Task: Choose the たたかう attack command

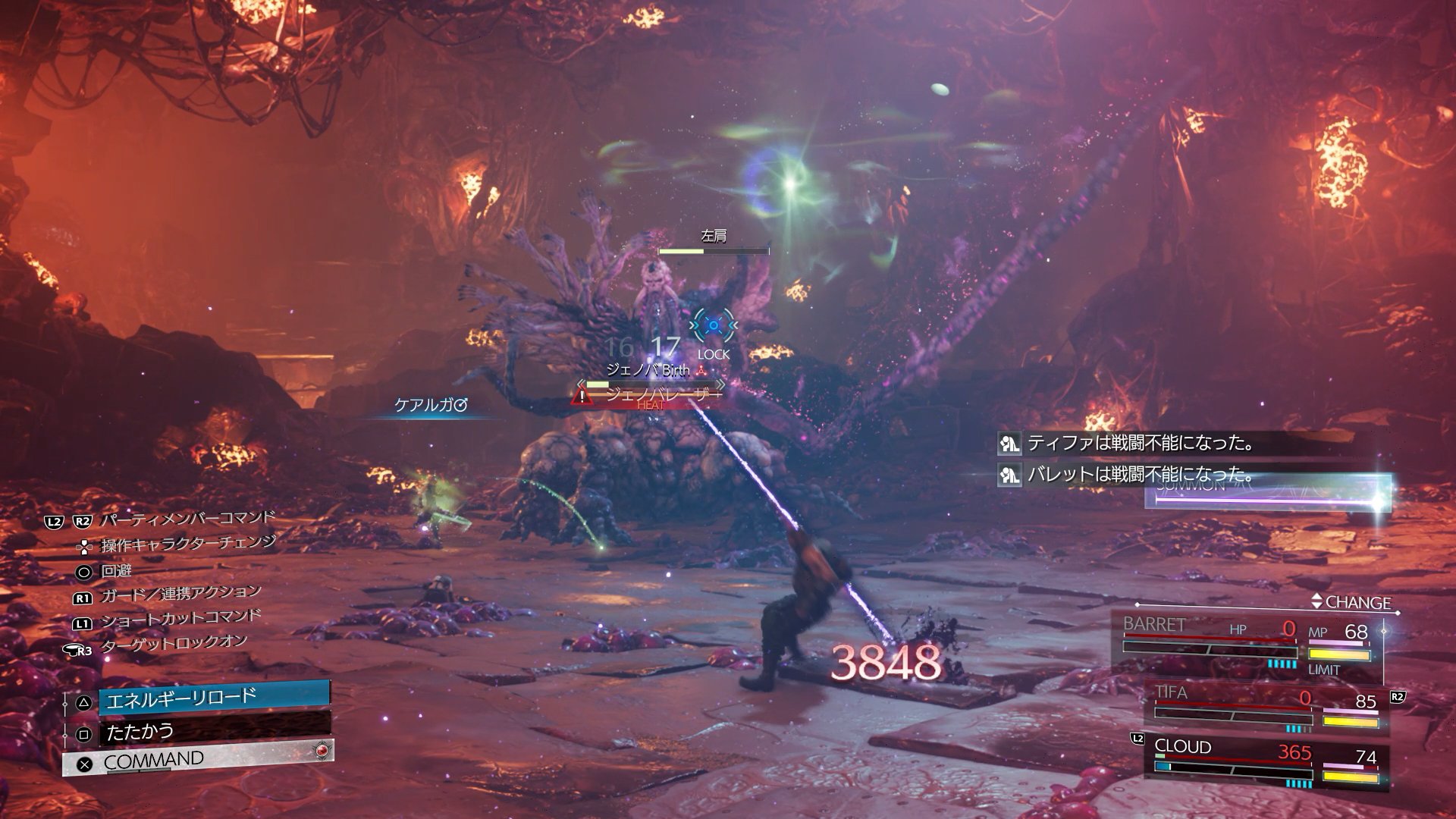Action: [x=214, y=732]
